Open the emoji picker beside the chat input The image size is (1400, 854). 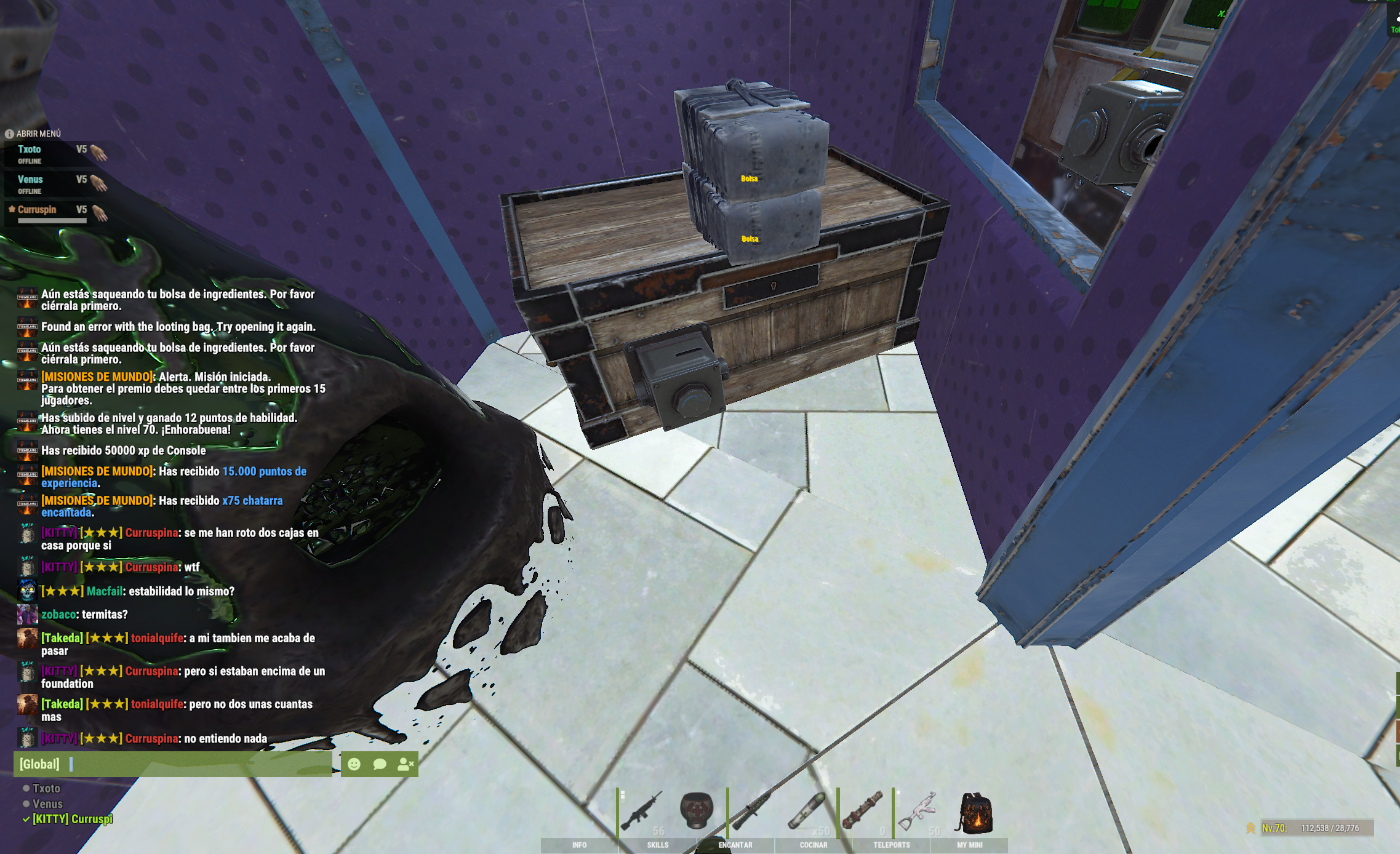[x=354, y=765]
